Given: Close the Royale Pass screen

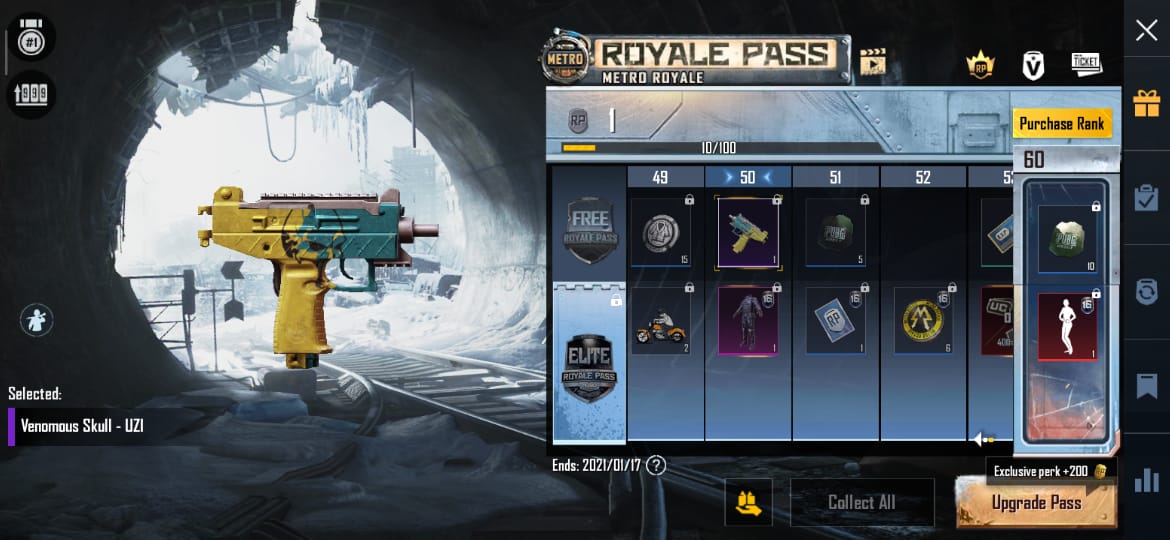Looking at the screenshot, I should (1146, 31).
